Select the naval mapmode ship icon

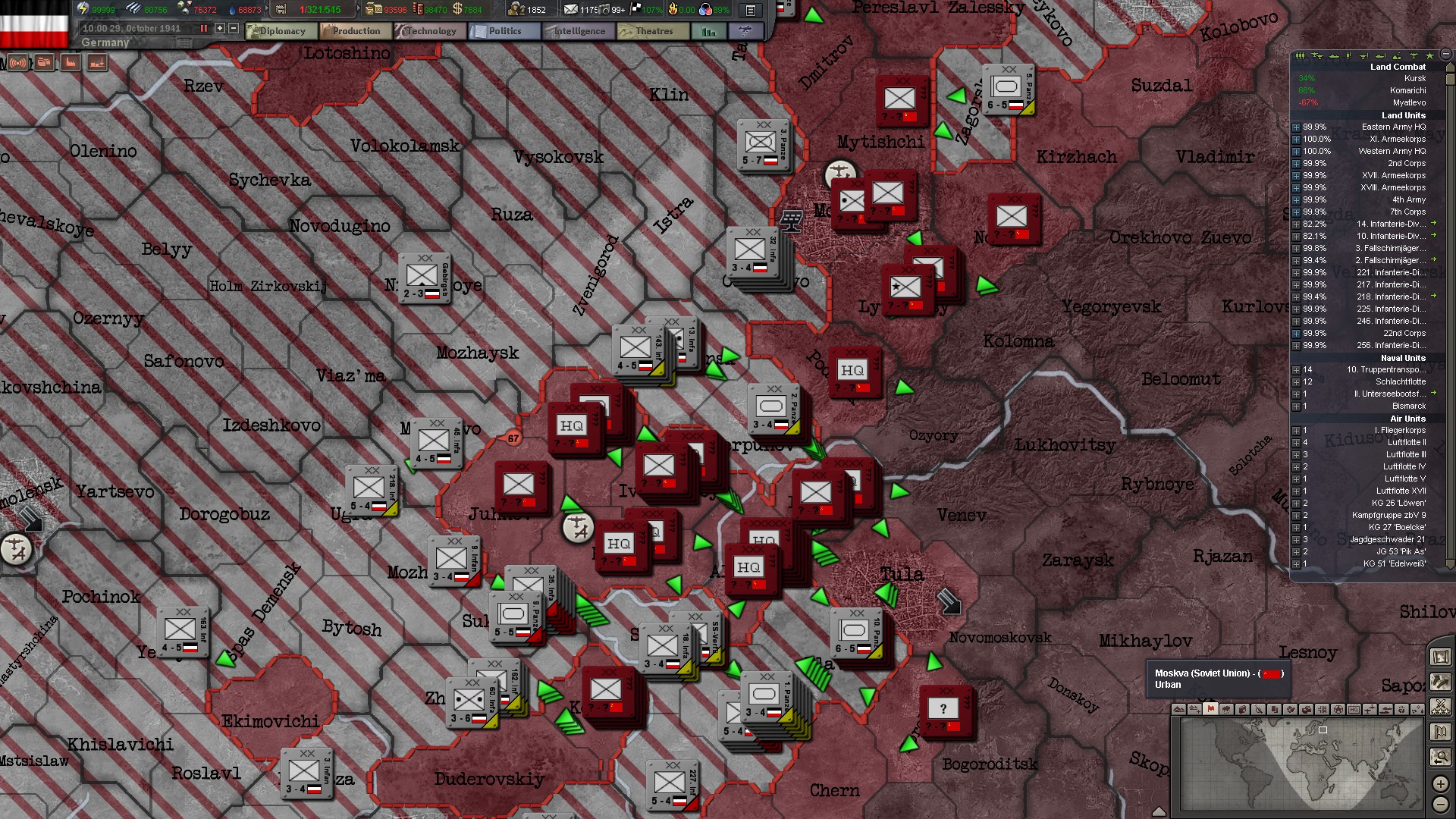(1386, 711)
